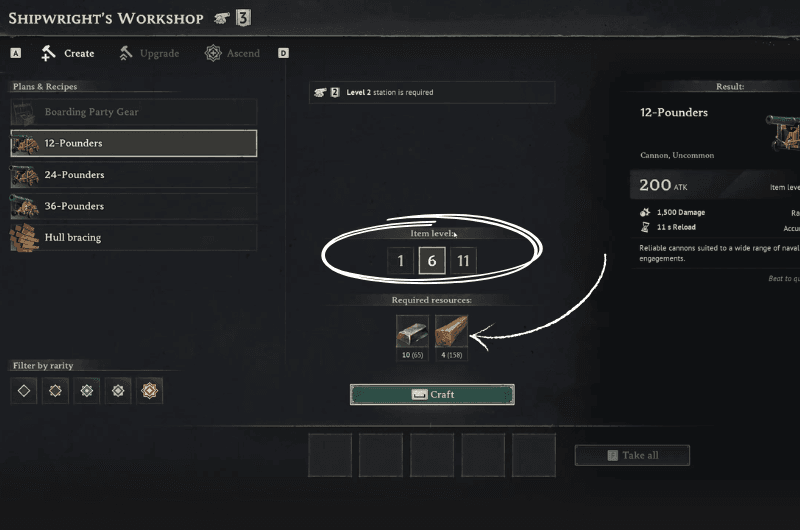Set item level to 1
The image size is (800, 530).
click(400, 262)
